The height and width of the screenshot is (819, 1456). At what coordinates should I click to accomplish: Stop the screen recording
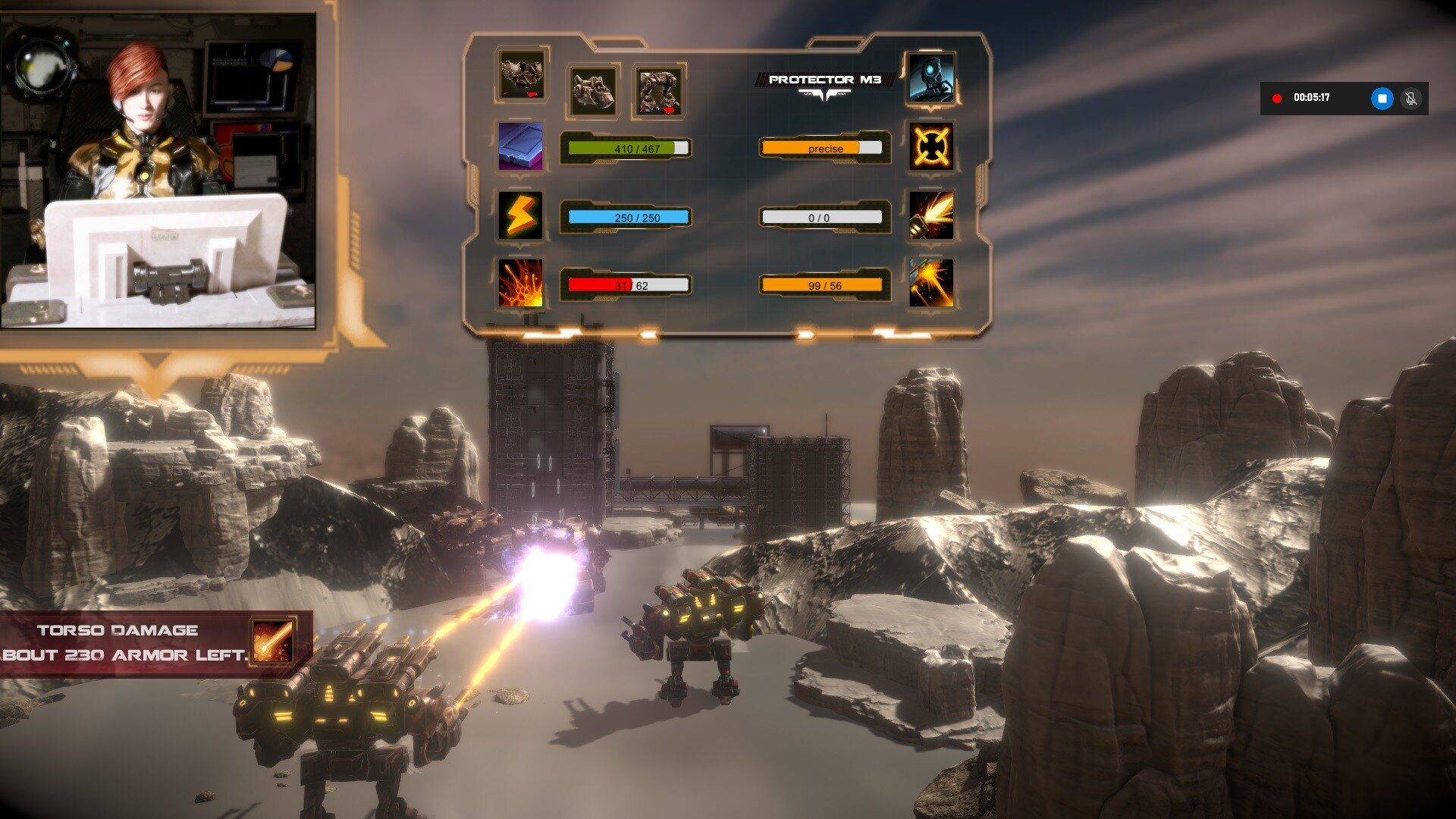[1382, 99]
